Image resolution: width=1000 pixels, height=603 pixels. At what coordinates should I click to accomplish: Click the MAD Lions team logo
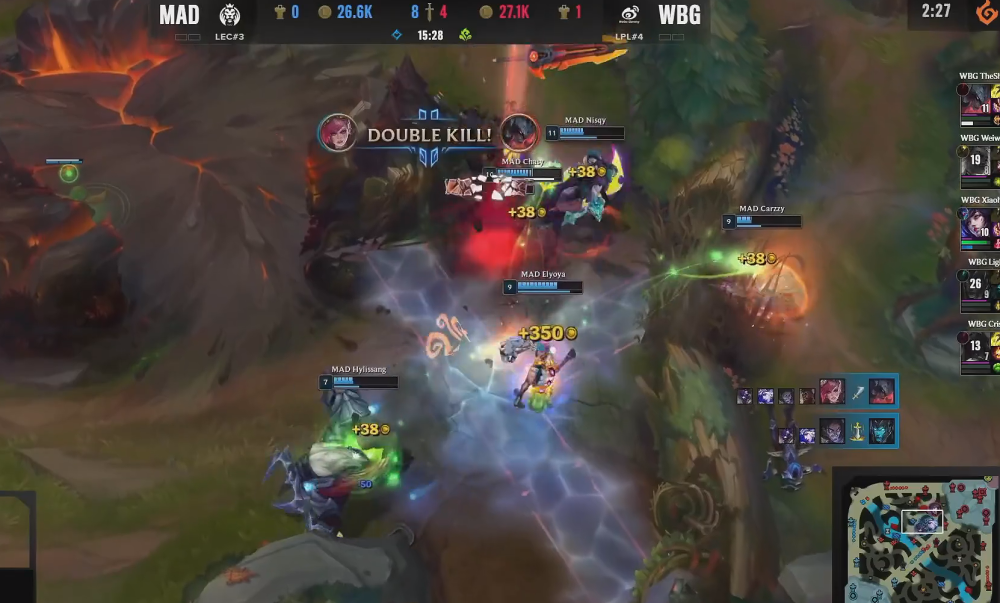(230, 15)
